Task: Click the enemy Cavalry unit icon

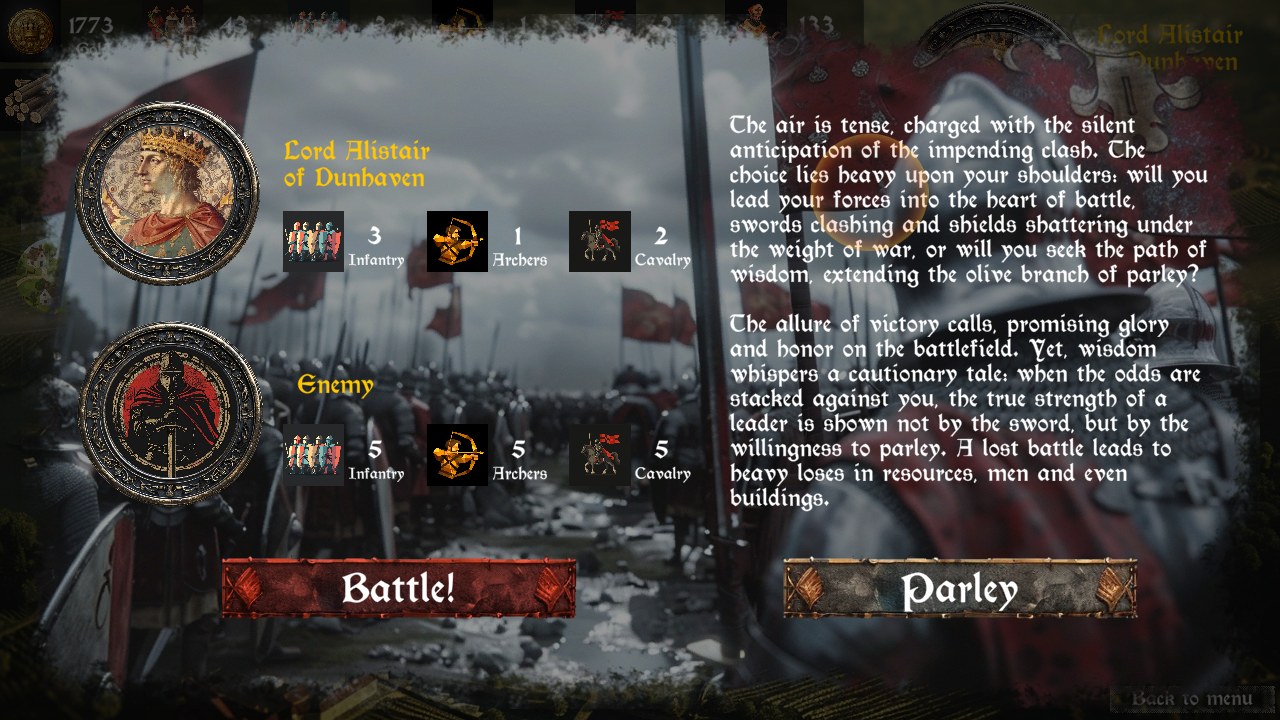Action: click(599, 453)
